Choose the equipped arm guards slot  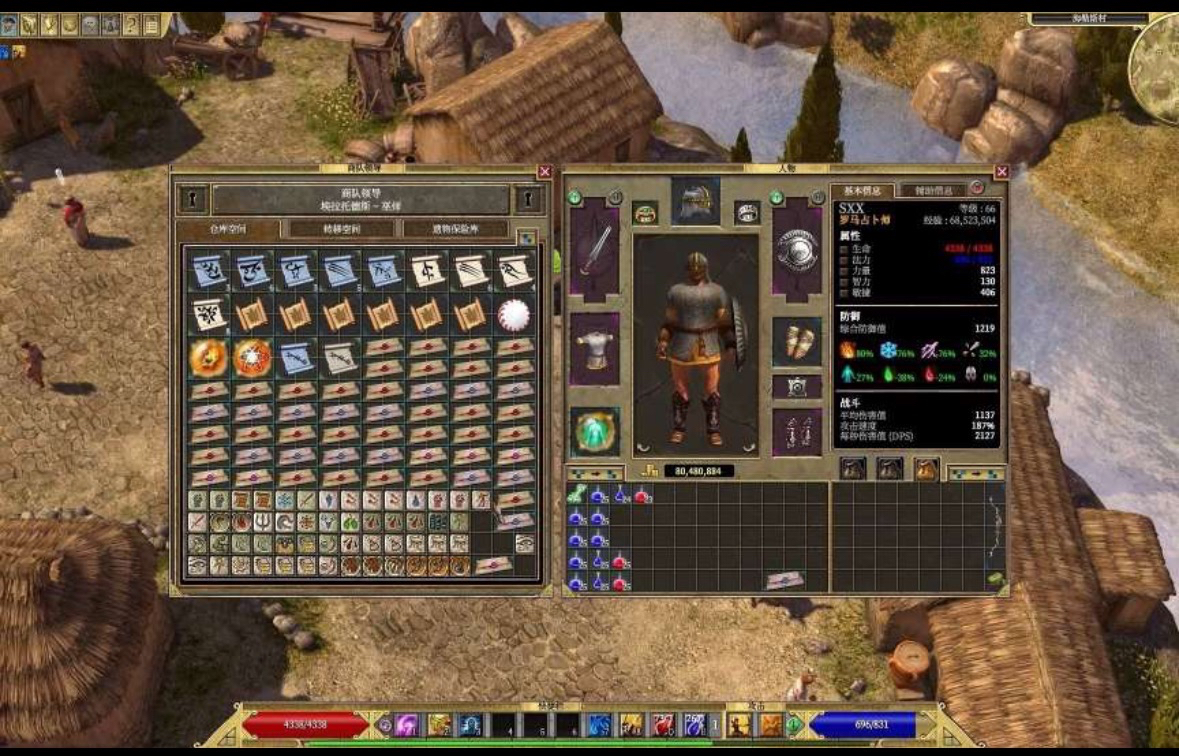[x=797, y=343]
